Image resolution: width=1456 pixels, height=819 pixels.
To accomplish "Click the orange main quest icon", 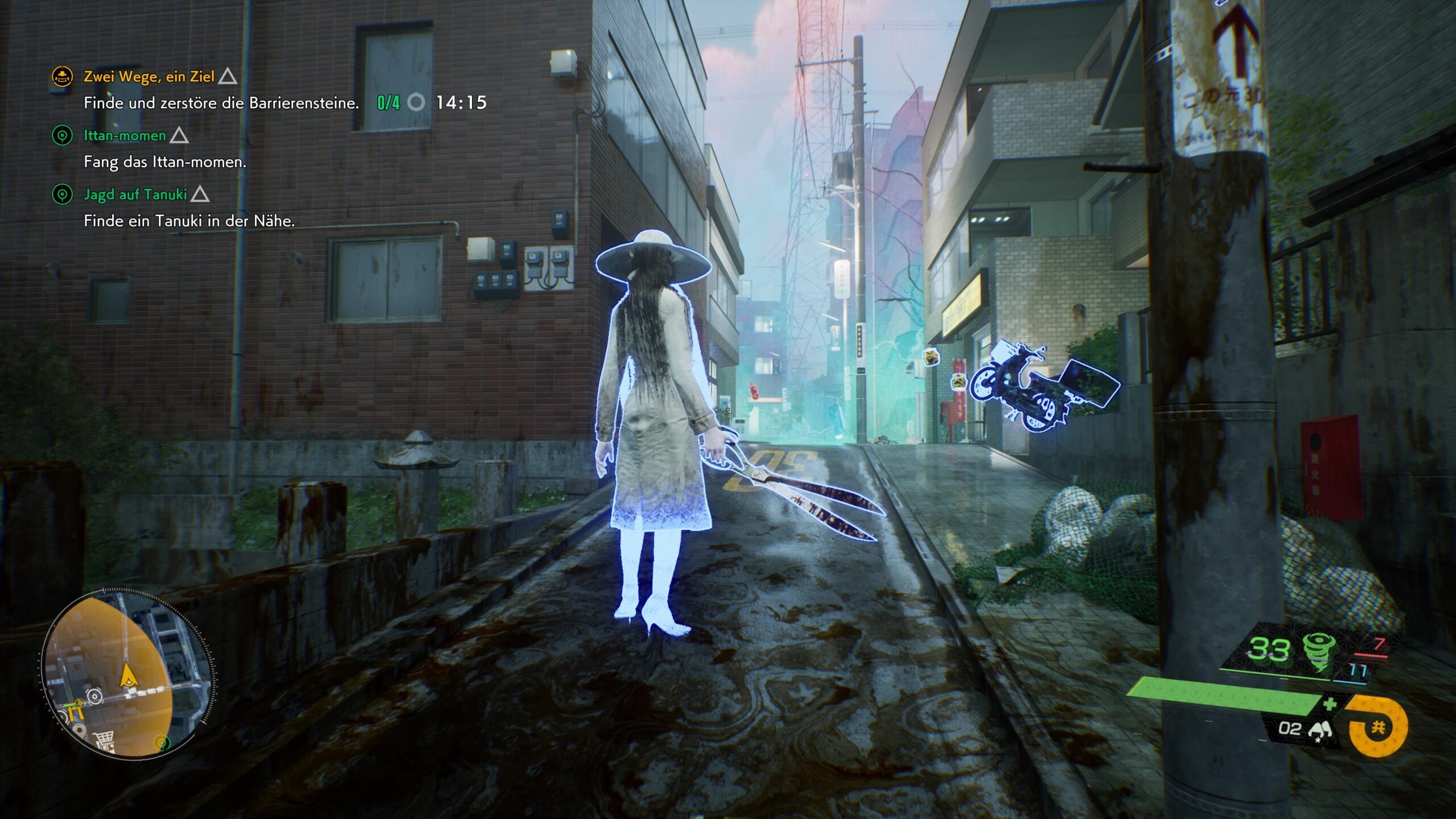I will click(62, 76).
